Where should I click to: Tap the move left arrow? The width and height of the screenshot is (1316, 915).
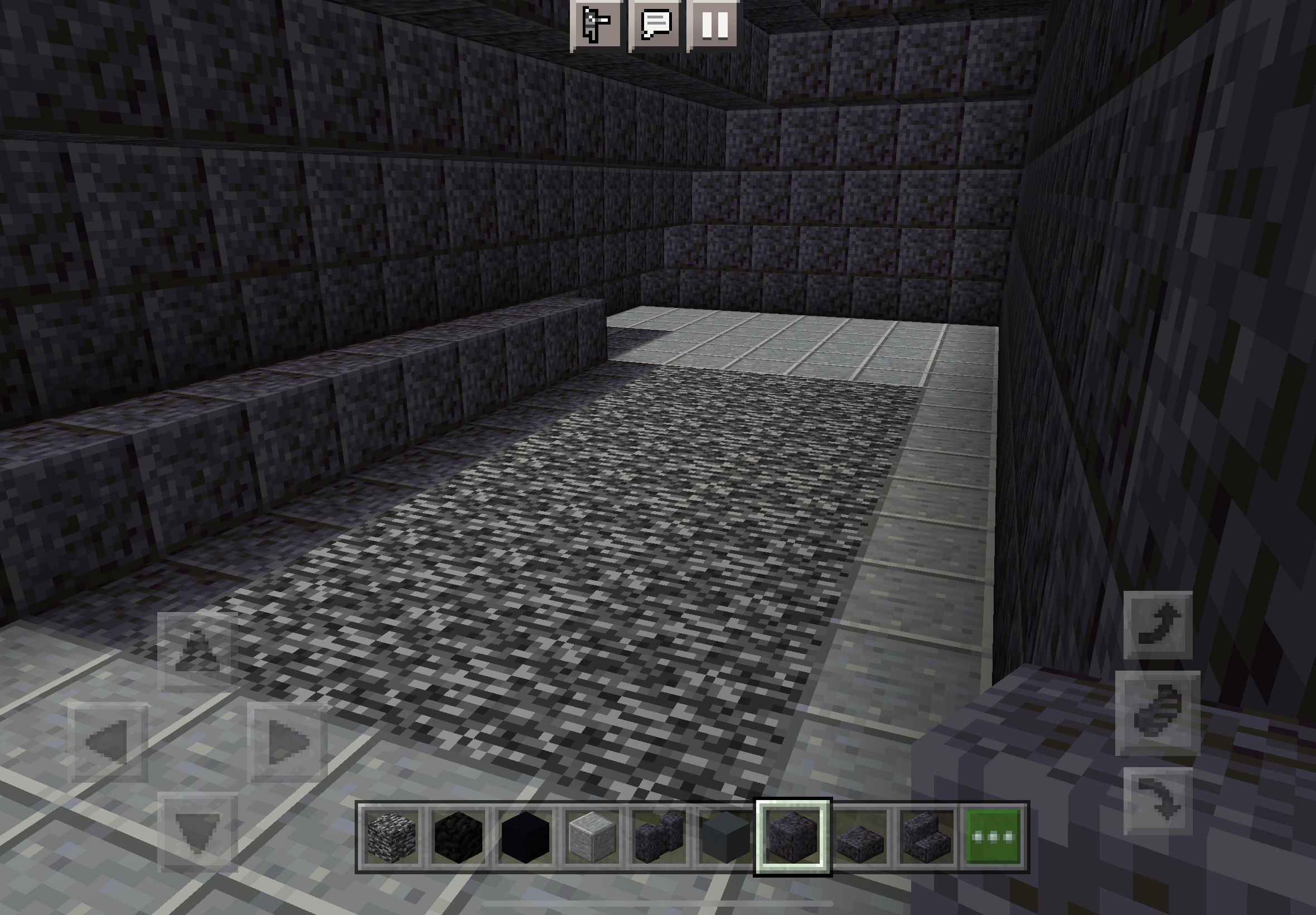(x=108, y=742)
